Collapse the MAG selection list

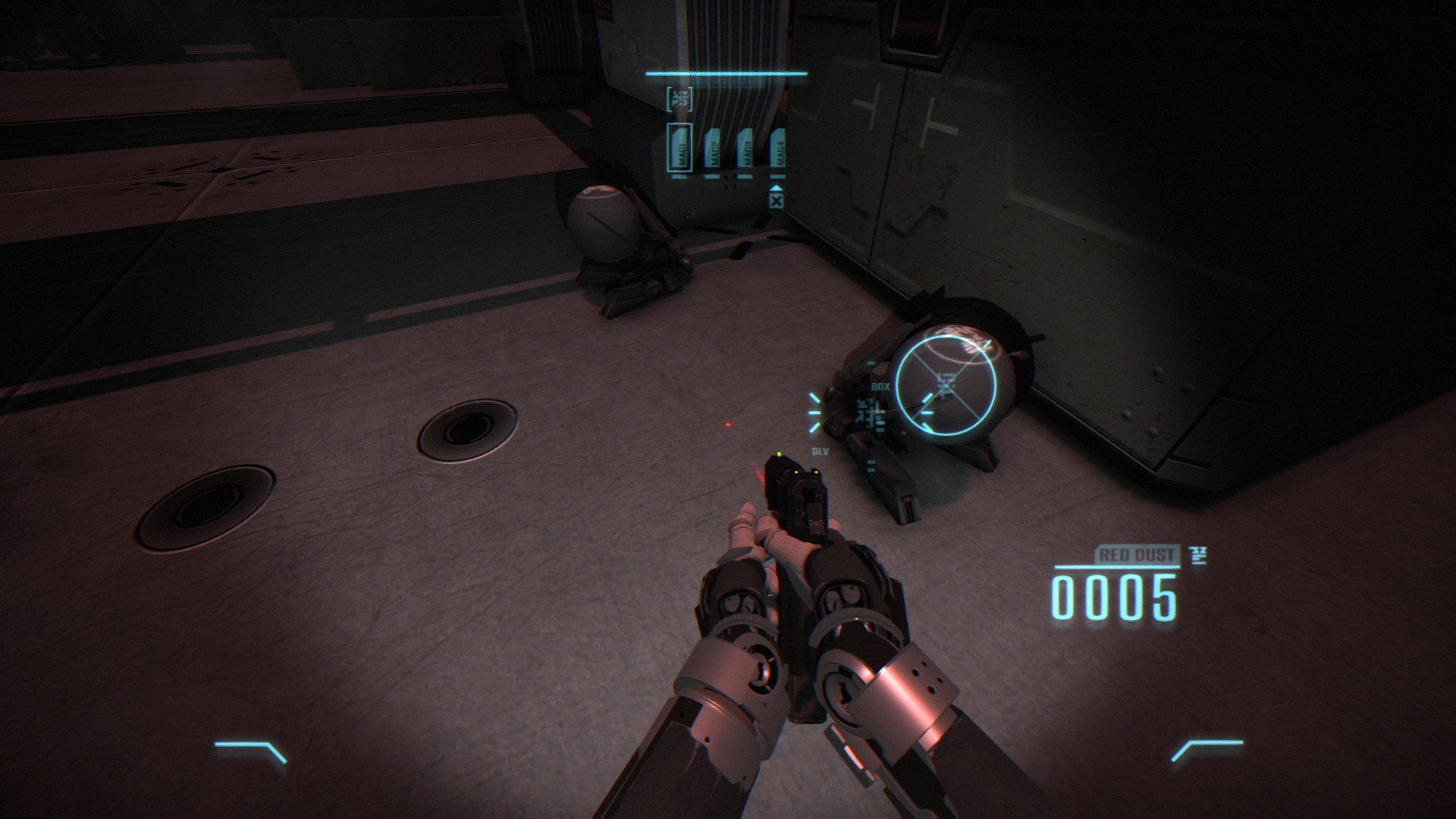click(776, 200)
